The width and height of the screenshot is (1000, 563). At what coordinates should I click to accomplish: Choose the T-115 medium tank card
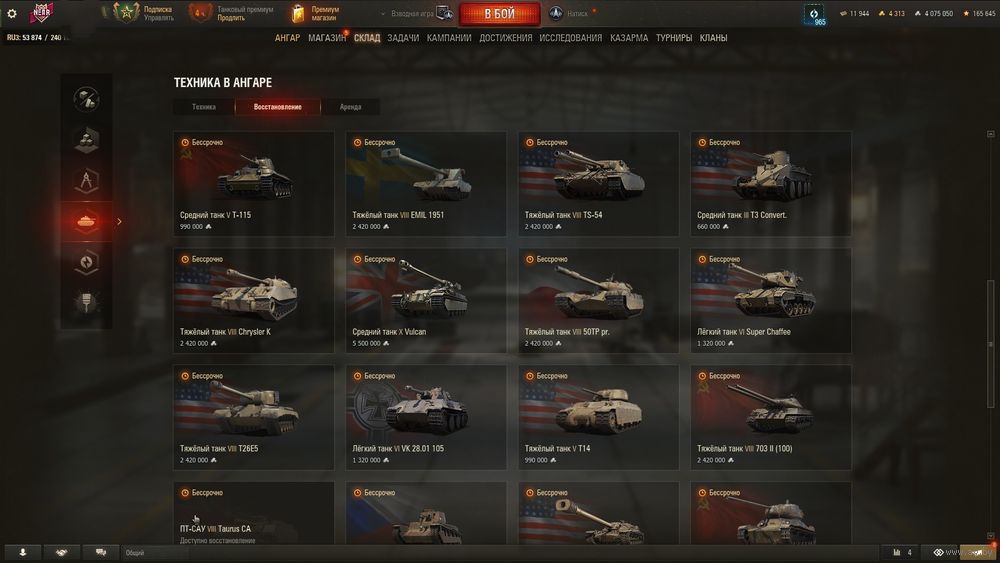click(253, 183)
